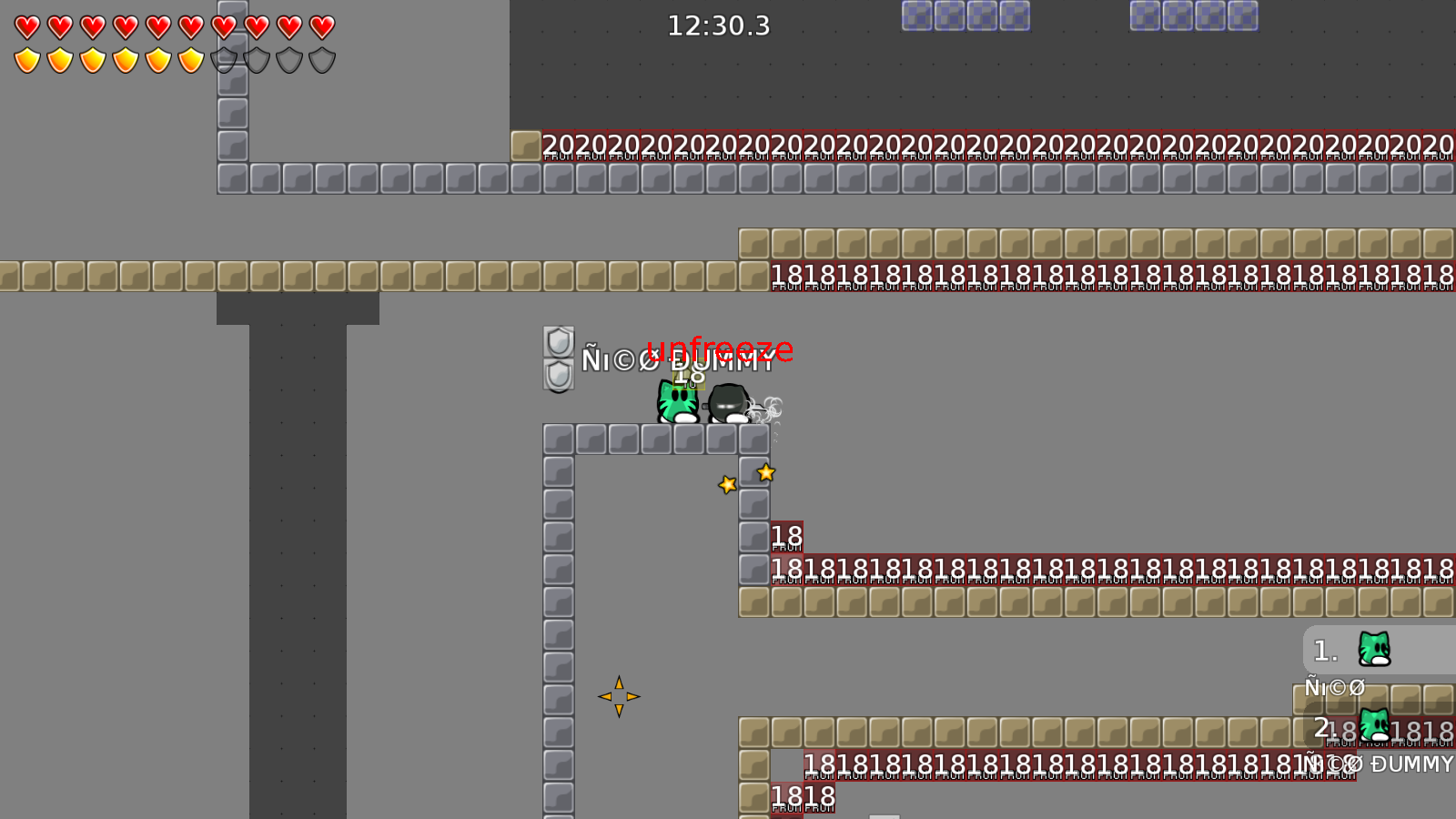Click the last filled yellow armor shield

pyautogui.click(x=192, y=60)
